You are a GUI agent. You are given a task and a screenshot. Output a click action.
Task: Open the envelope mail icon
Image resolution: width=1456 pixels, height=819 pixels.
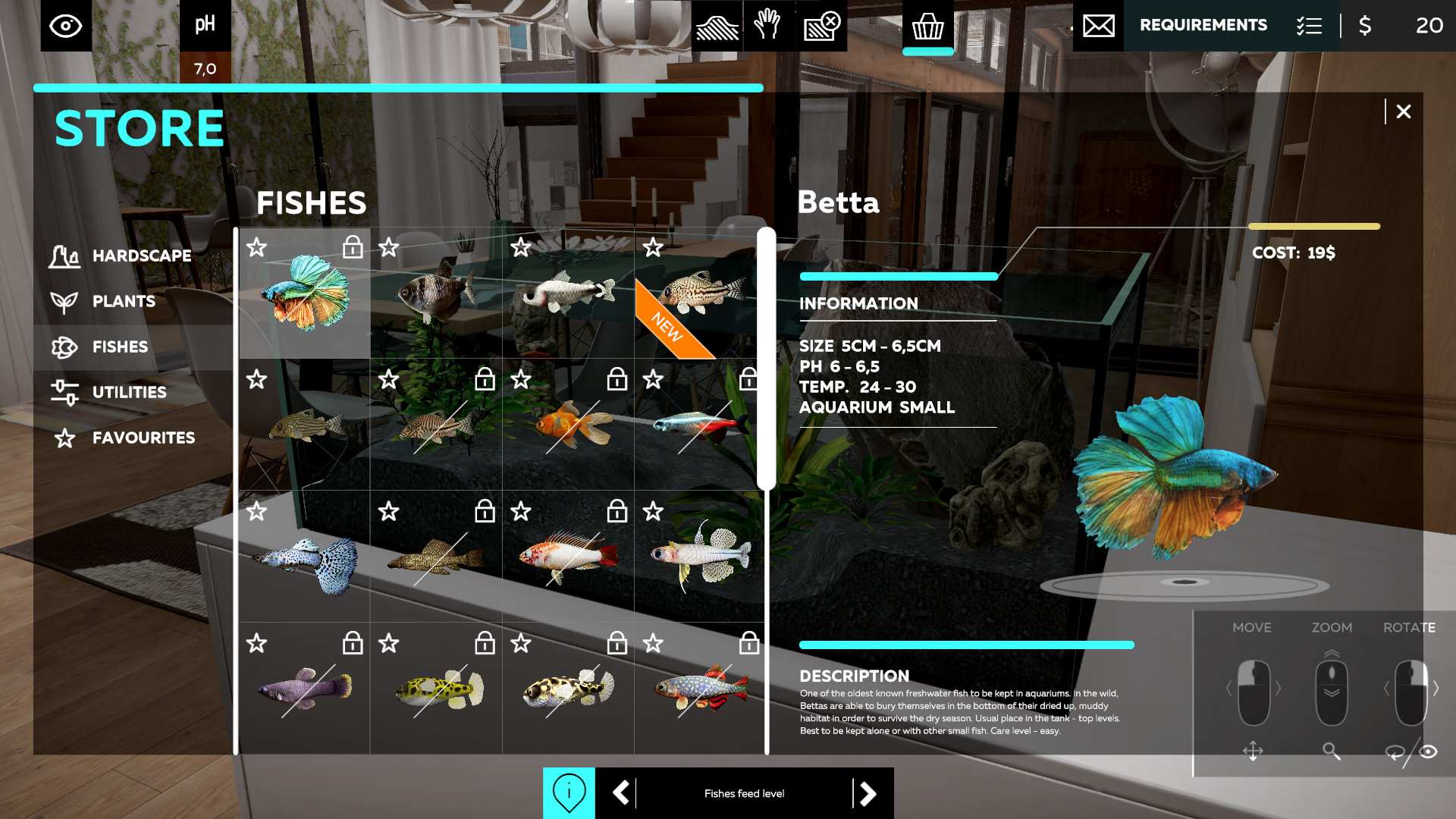point(1098,27)
